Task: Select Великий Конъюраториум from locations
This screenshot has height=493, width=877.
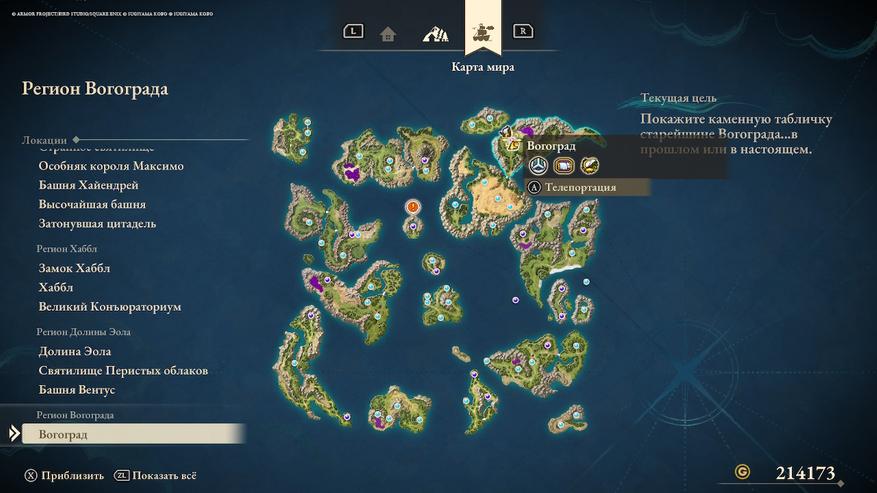Action: [110, 307]
